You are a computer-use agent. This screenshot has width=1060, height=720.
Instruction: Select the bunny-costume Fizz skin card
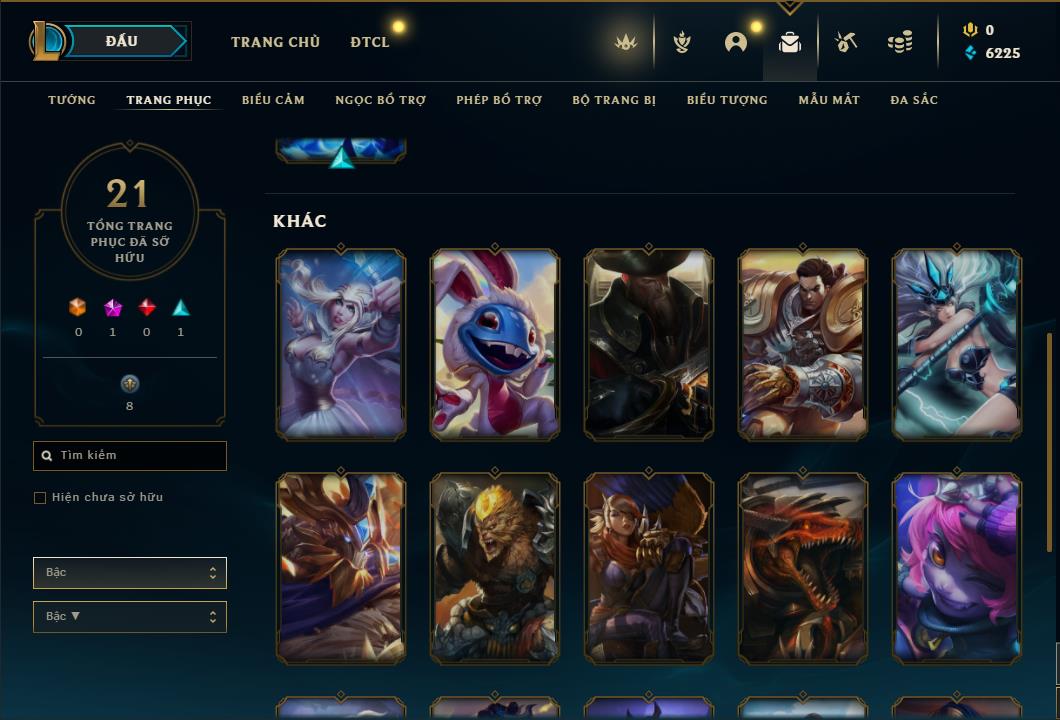(x=495, y=344)
